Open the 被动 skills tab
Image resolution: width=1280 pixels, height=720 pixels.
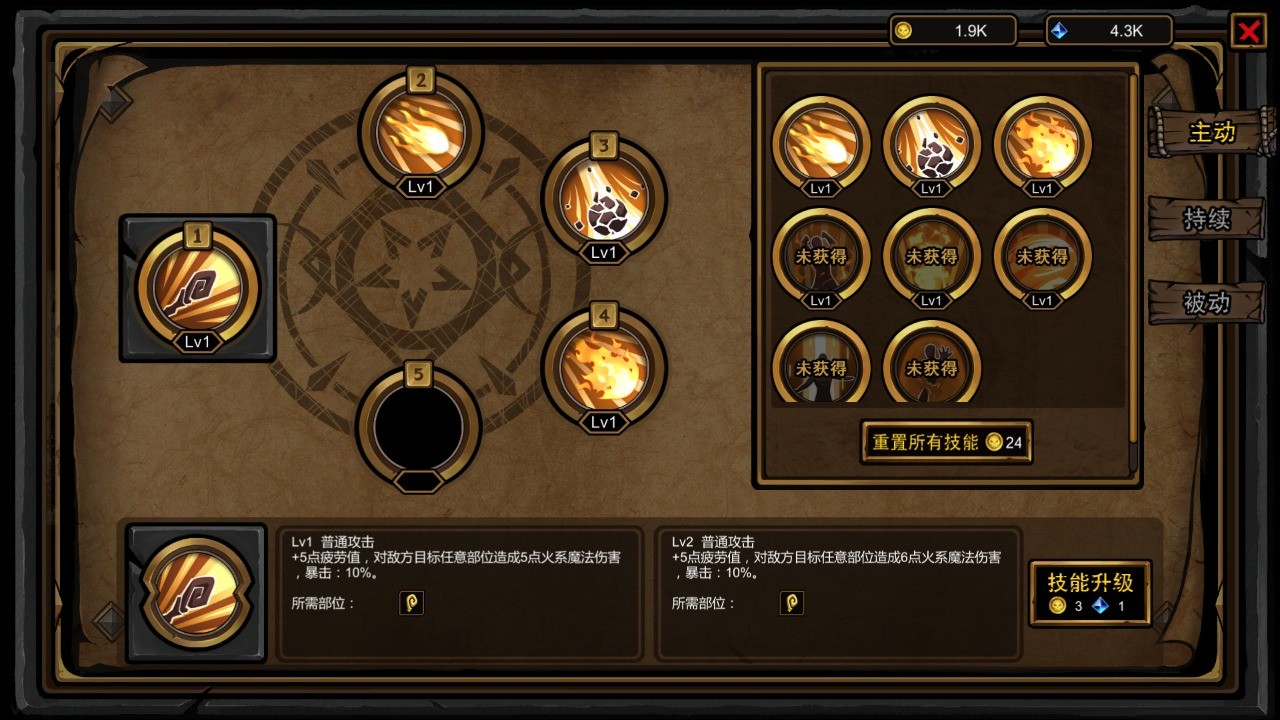1207,303
